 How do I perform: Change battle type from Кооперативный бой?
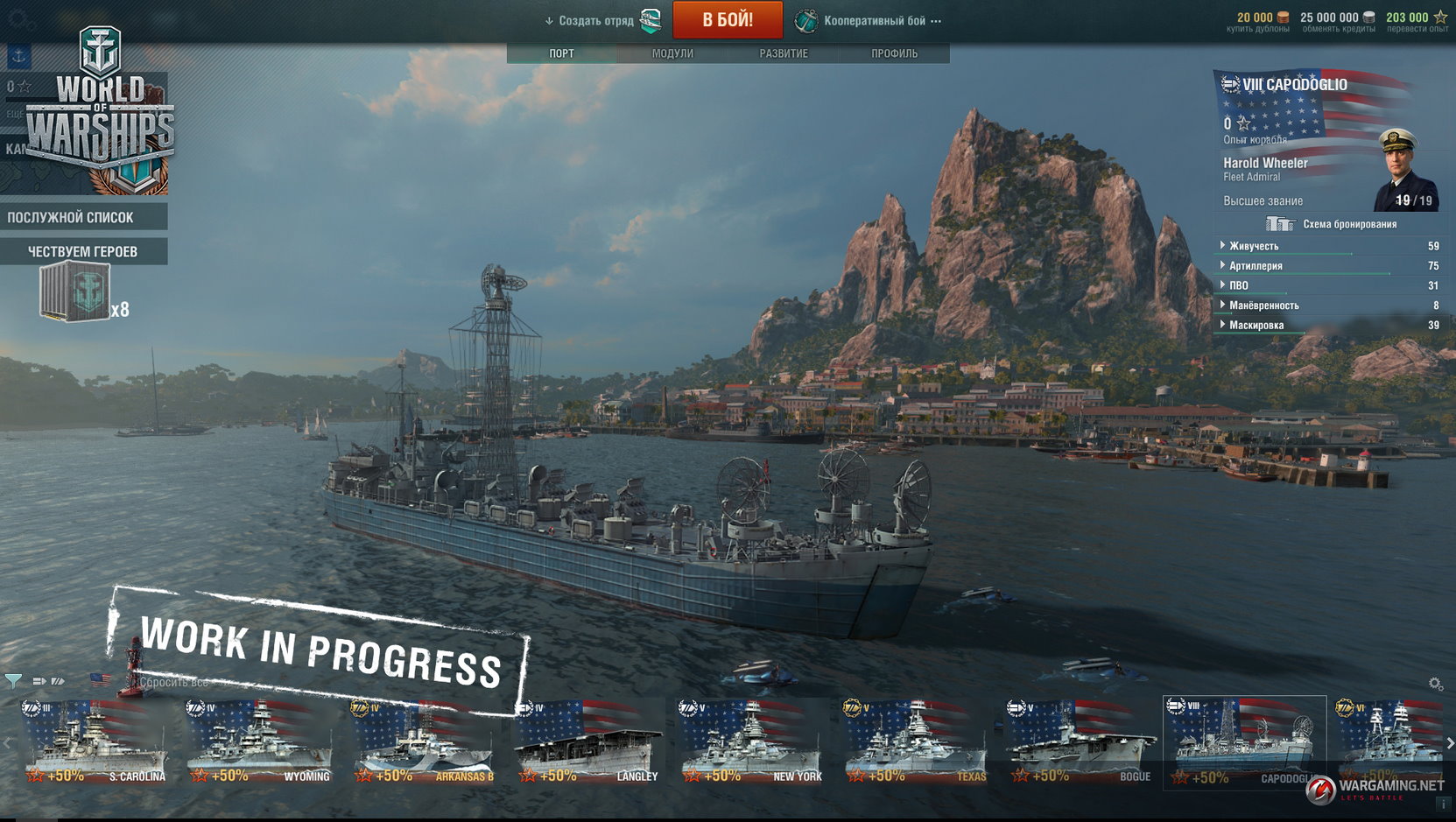click(874, 21)
